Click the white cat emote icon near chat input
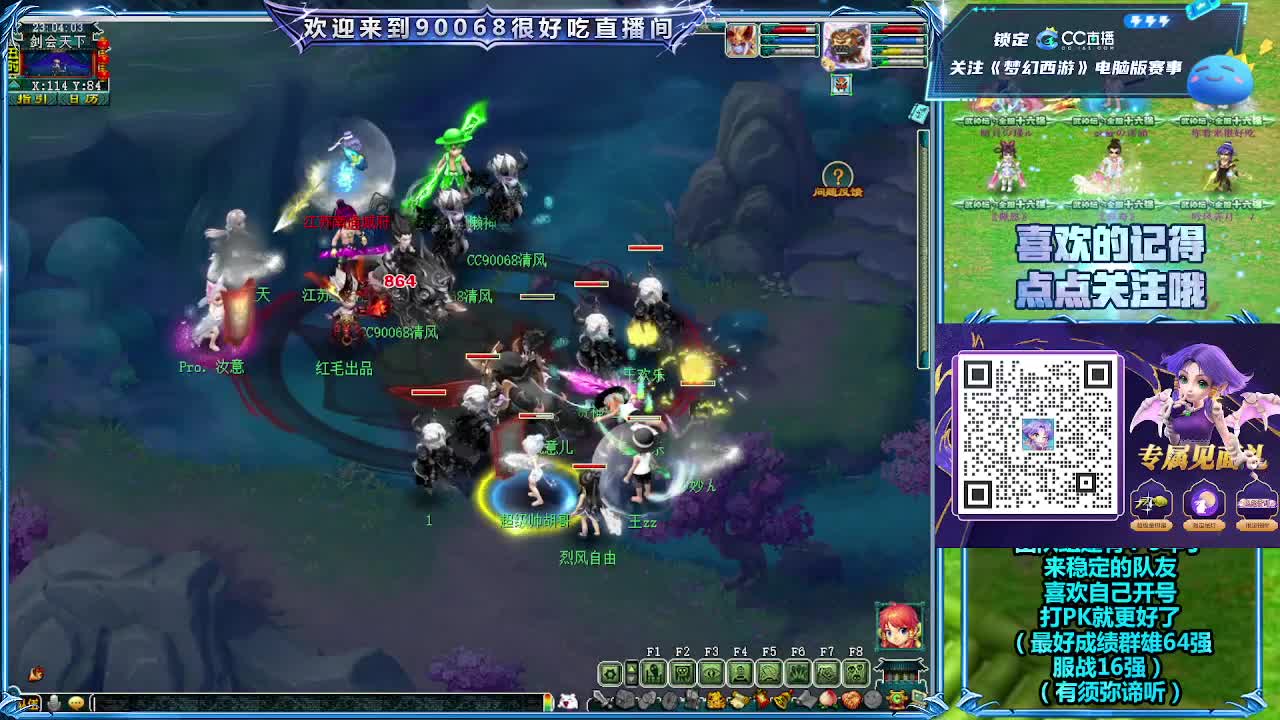The height and width of the screenshot is (720, 1280). 569,701
